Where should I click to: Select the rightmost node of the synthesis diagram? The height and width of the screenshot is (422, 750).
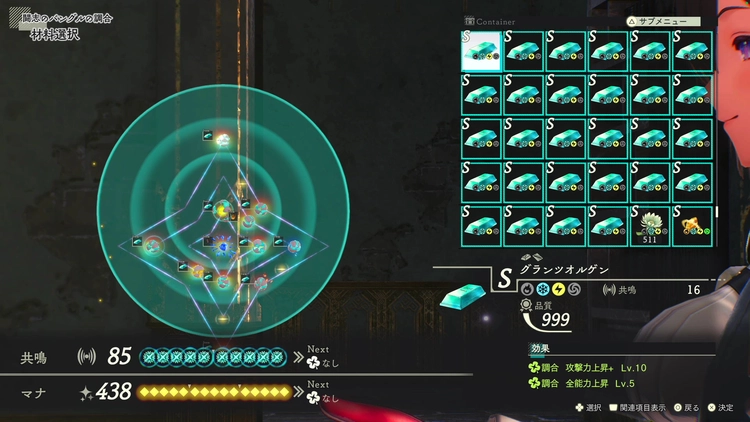(294, 245)
